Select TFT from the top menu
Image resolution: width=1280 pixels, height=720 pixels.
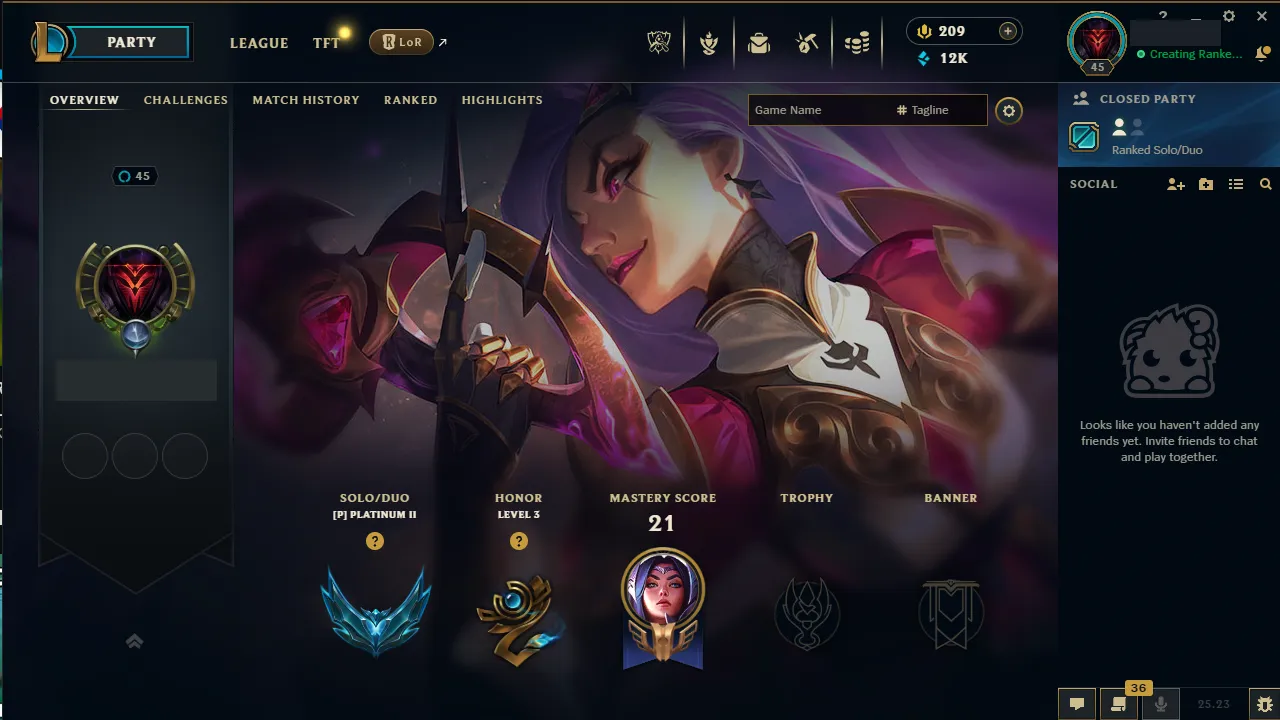tap(325, 43)
